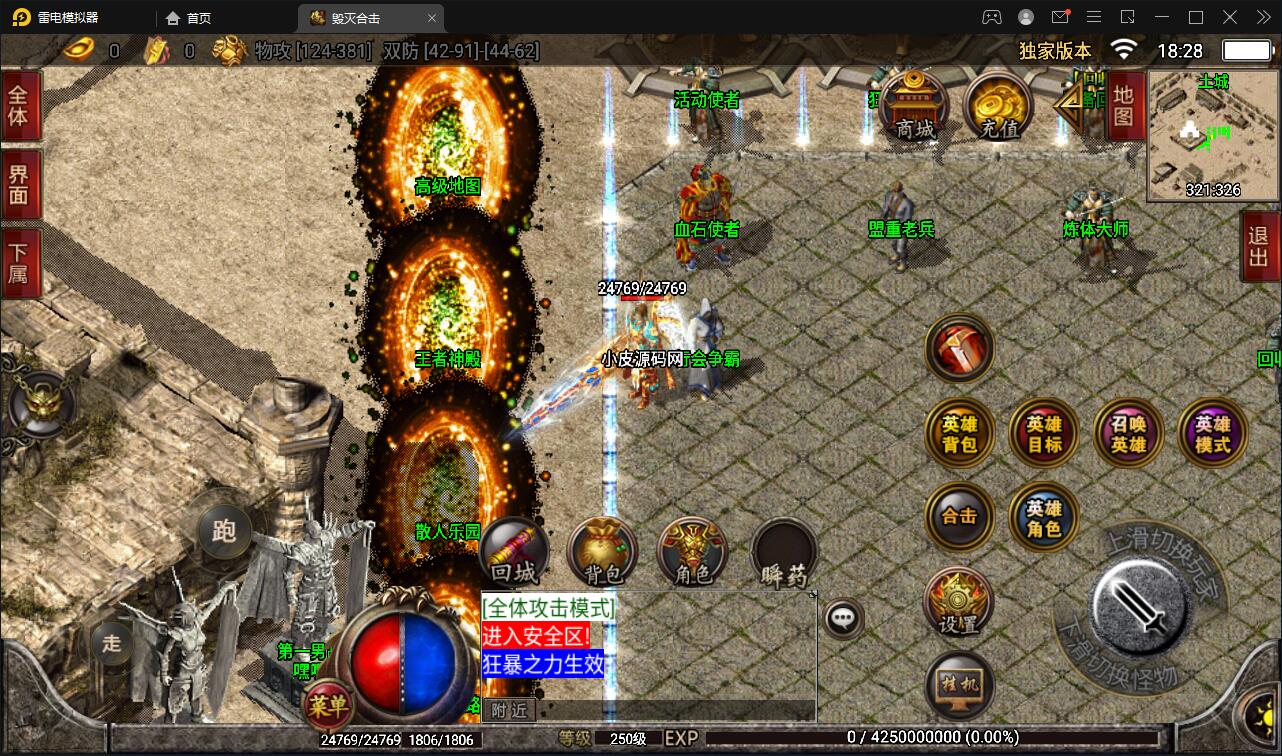Open the 商城 shop button
This screenshot has width=1282, height=756.
click(915, 106)
